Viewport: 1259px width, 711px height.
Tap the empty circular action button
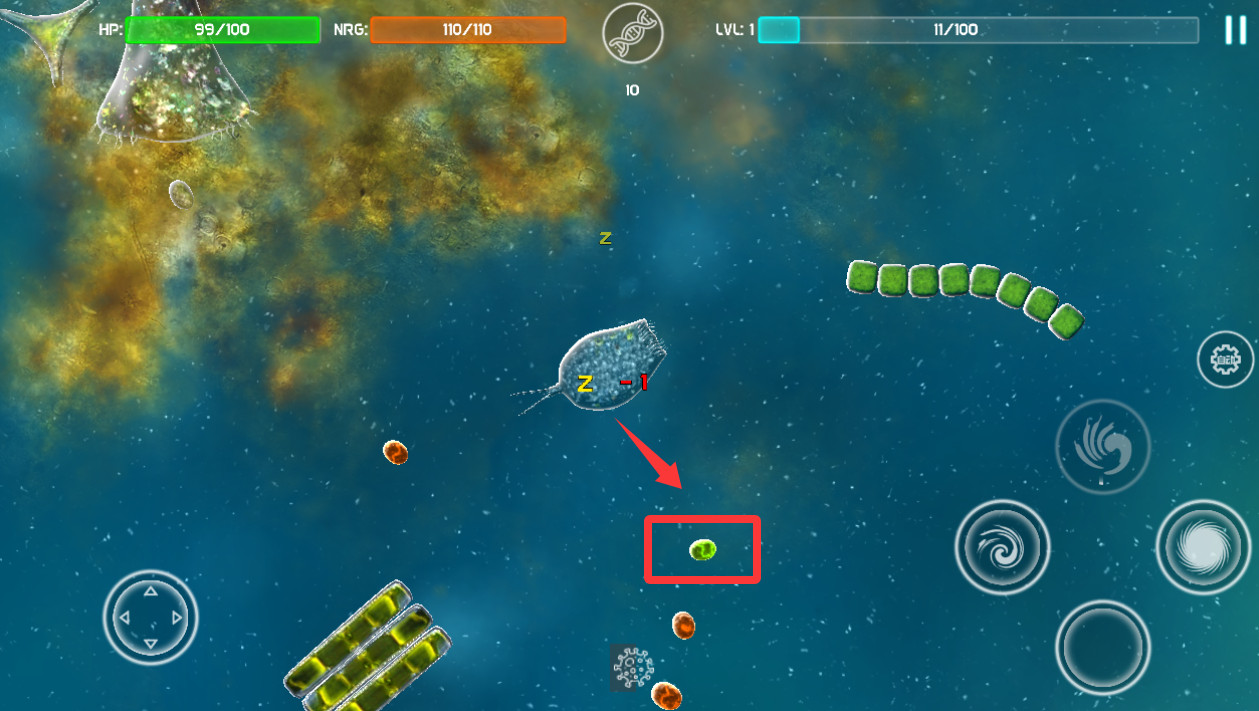coord(1103,647)
